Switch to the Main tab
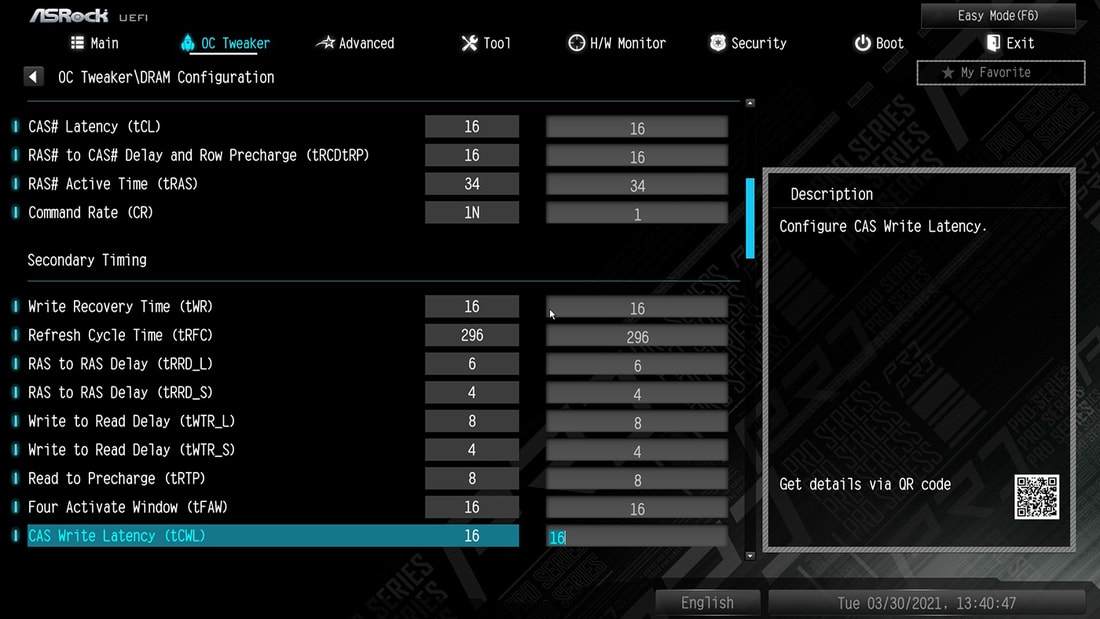The height and width of the screenshot is (619, 1100). click(95, 43)
